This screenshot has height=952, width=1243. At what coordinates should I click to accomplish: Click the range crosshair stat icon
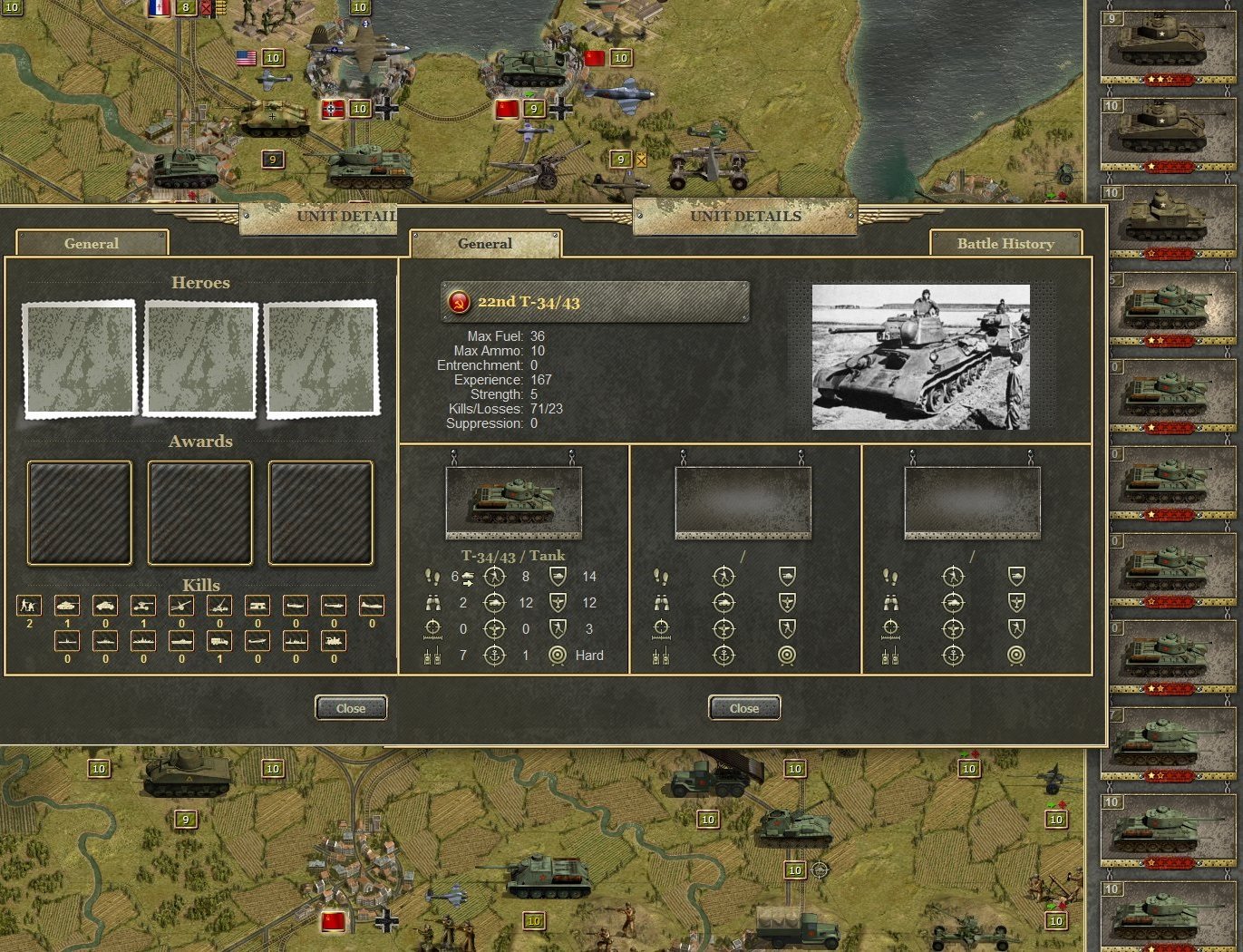click(434, 629)
